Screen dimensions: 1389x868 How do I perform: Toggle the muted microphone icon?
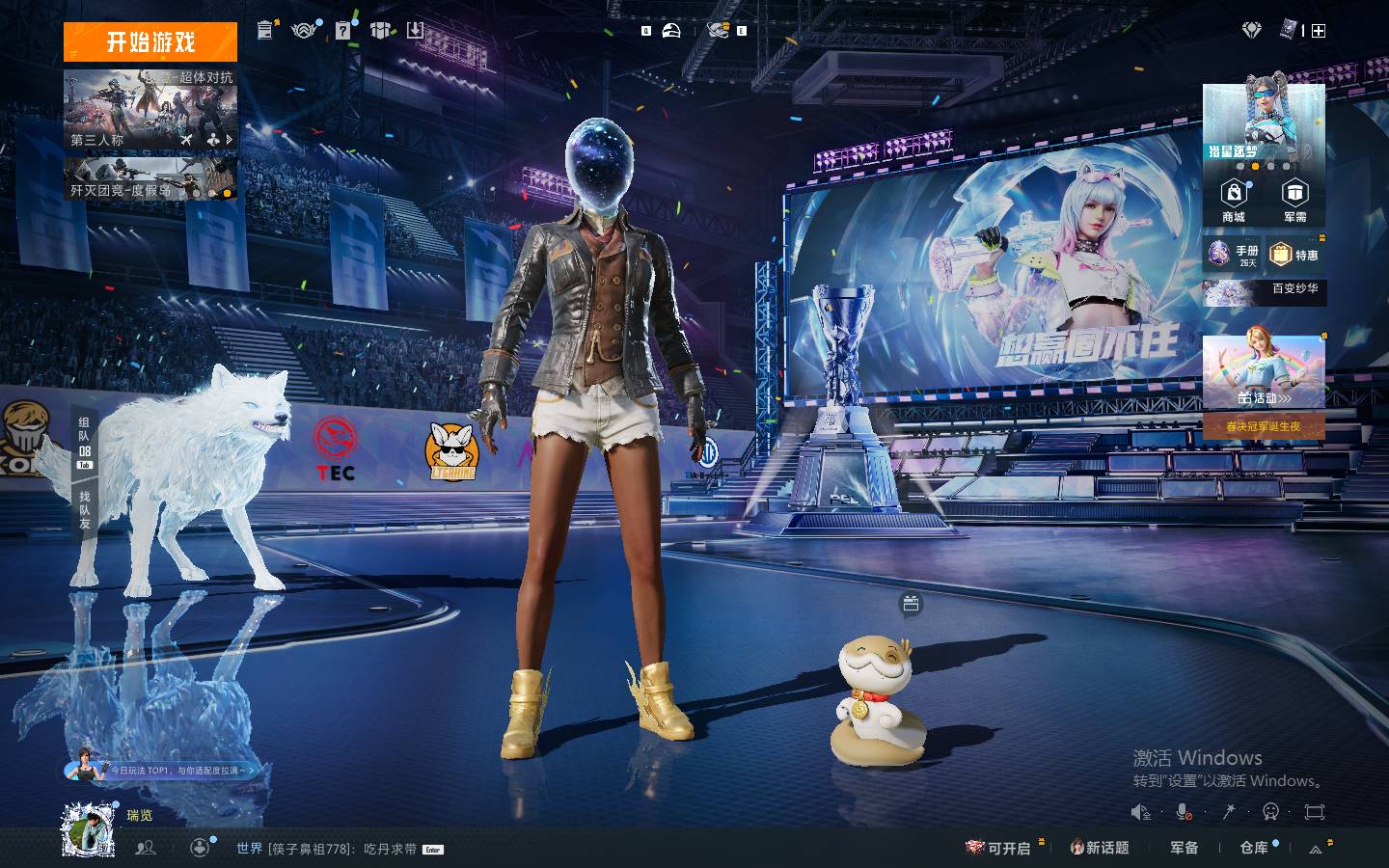[x=1185, y=812]
